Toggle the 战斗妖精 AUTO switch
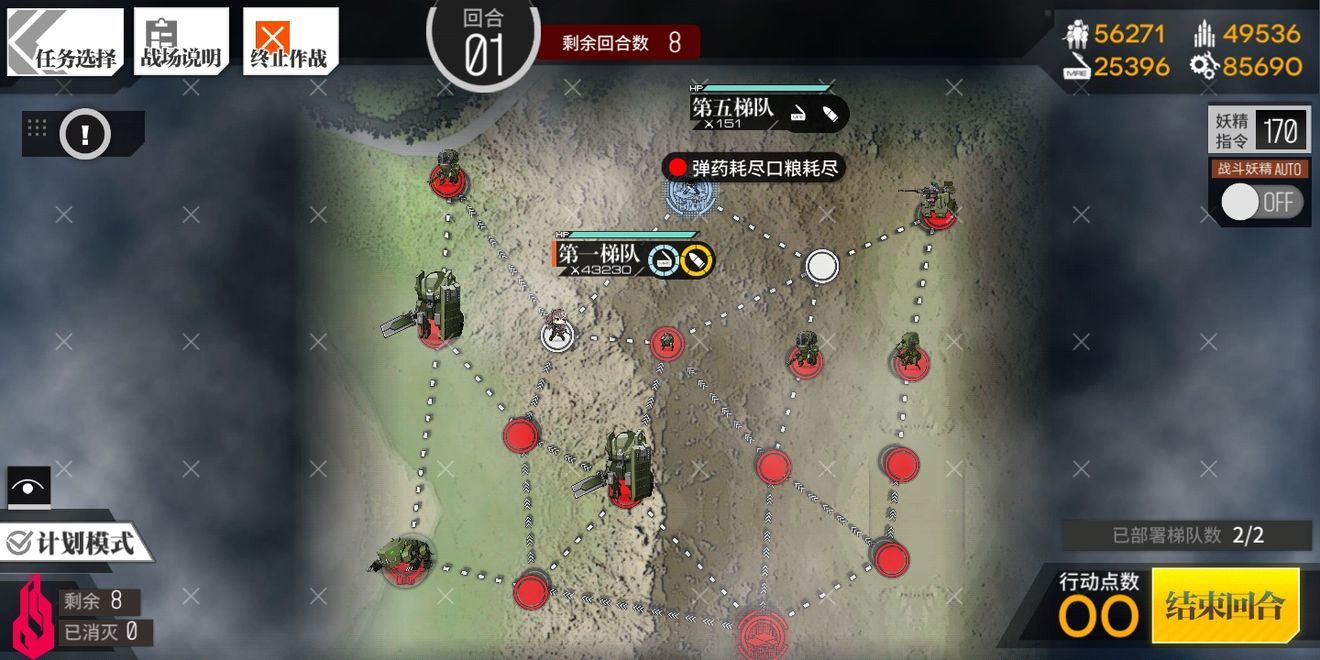 pos(1261,201)
